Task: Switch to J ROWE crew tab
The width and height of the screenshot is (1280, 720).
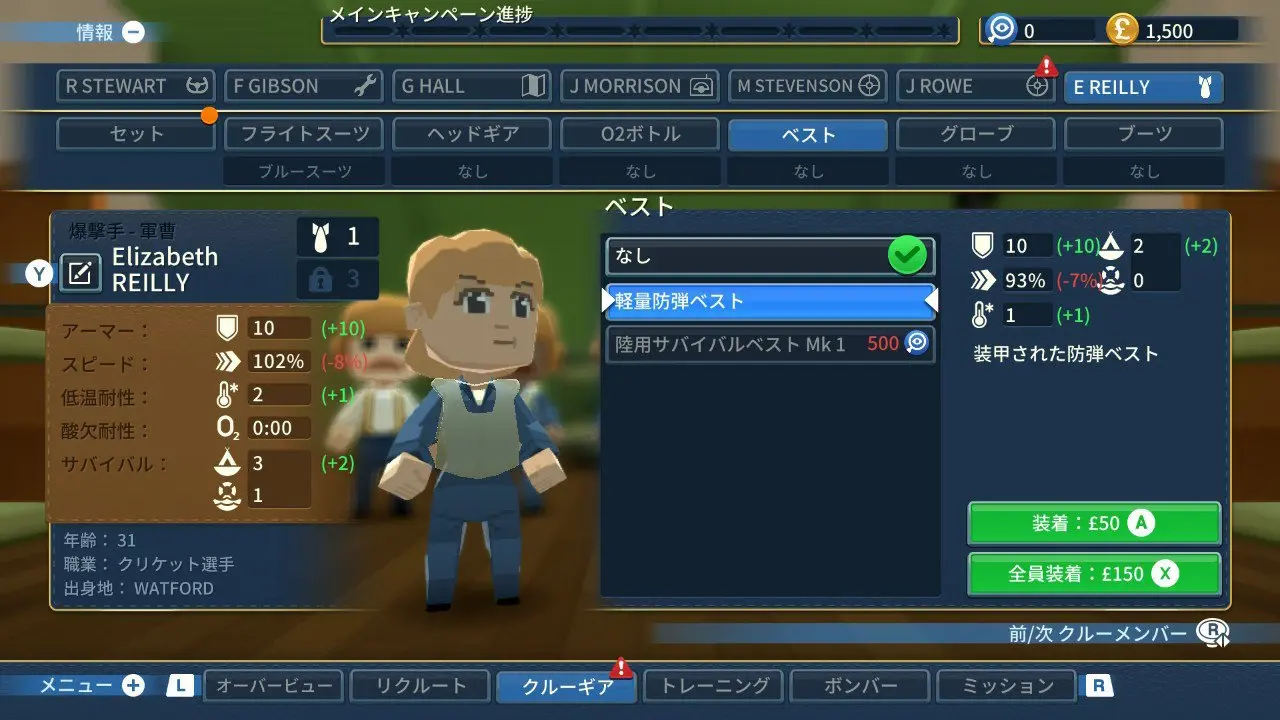Action: coord(976,86)
